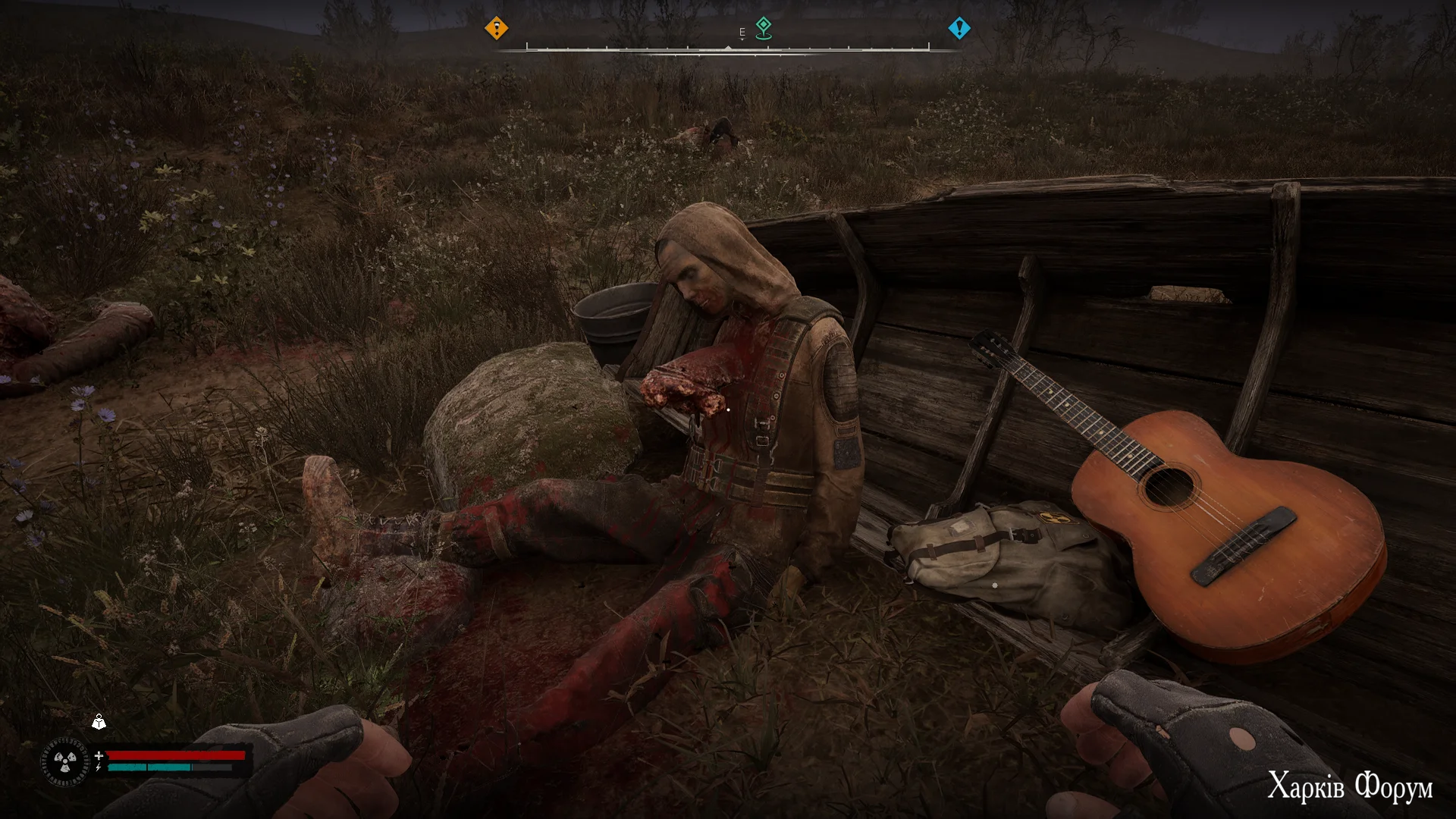Click the orange diamond compass marker

coord(496,29)
